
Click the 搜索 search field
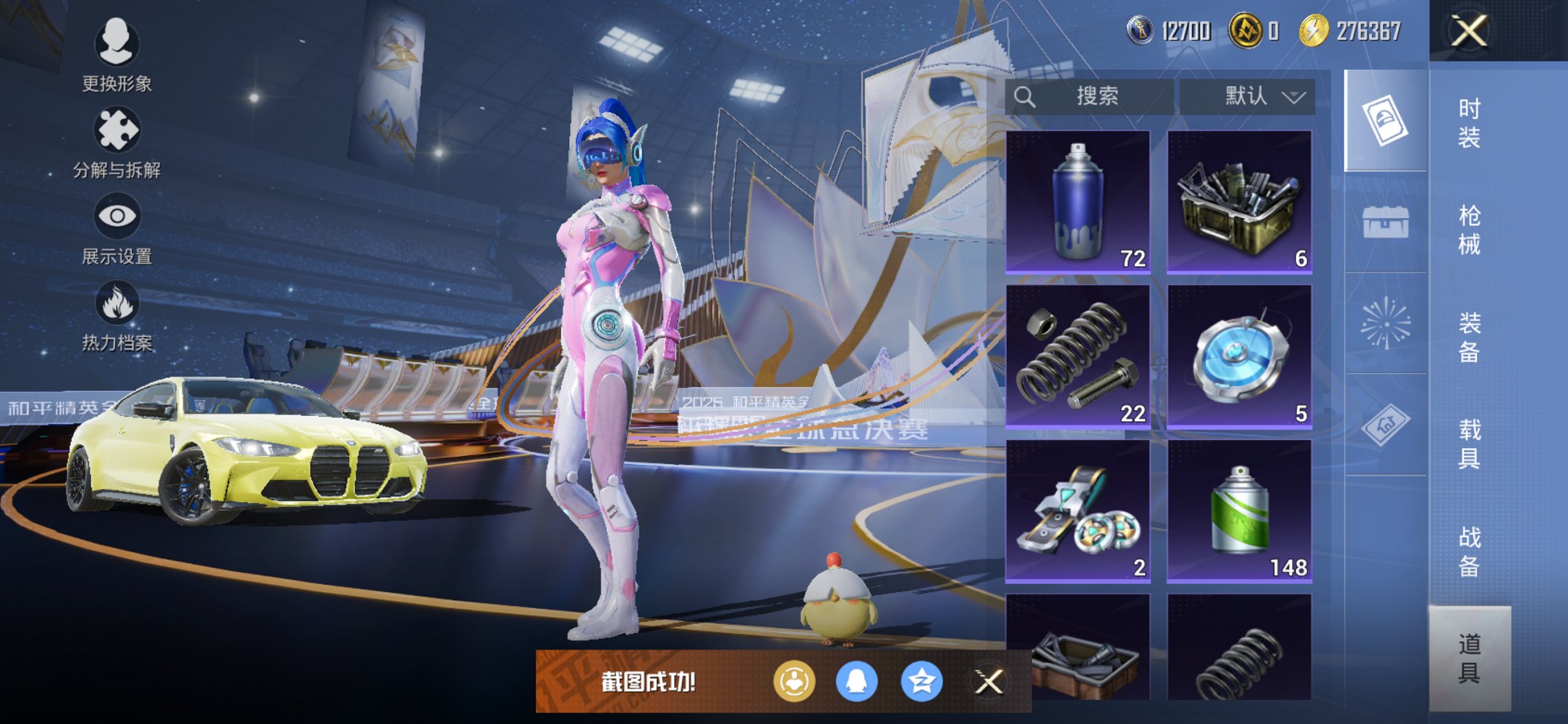point(1089,96)
